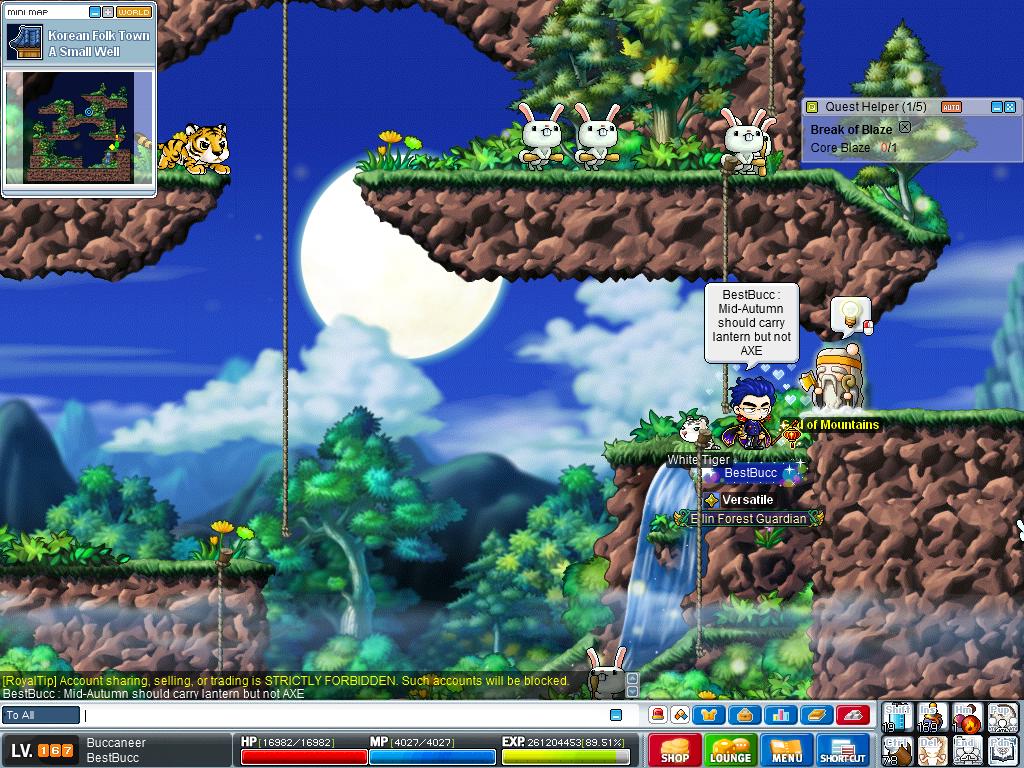
Task: Open the inventory bag icon button
Action: (745, 715)
